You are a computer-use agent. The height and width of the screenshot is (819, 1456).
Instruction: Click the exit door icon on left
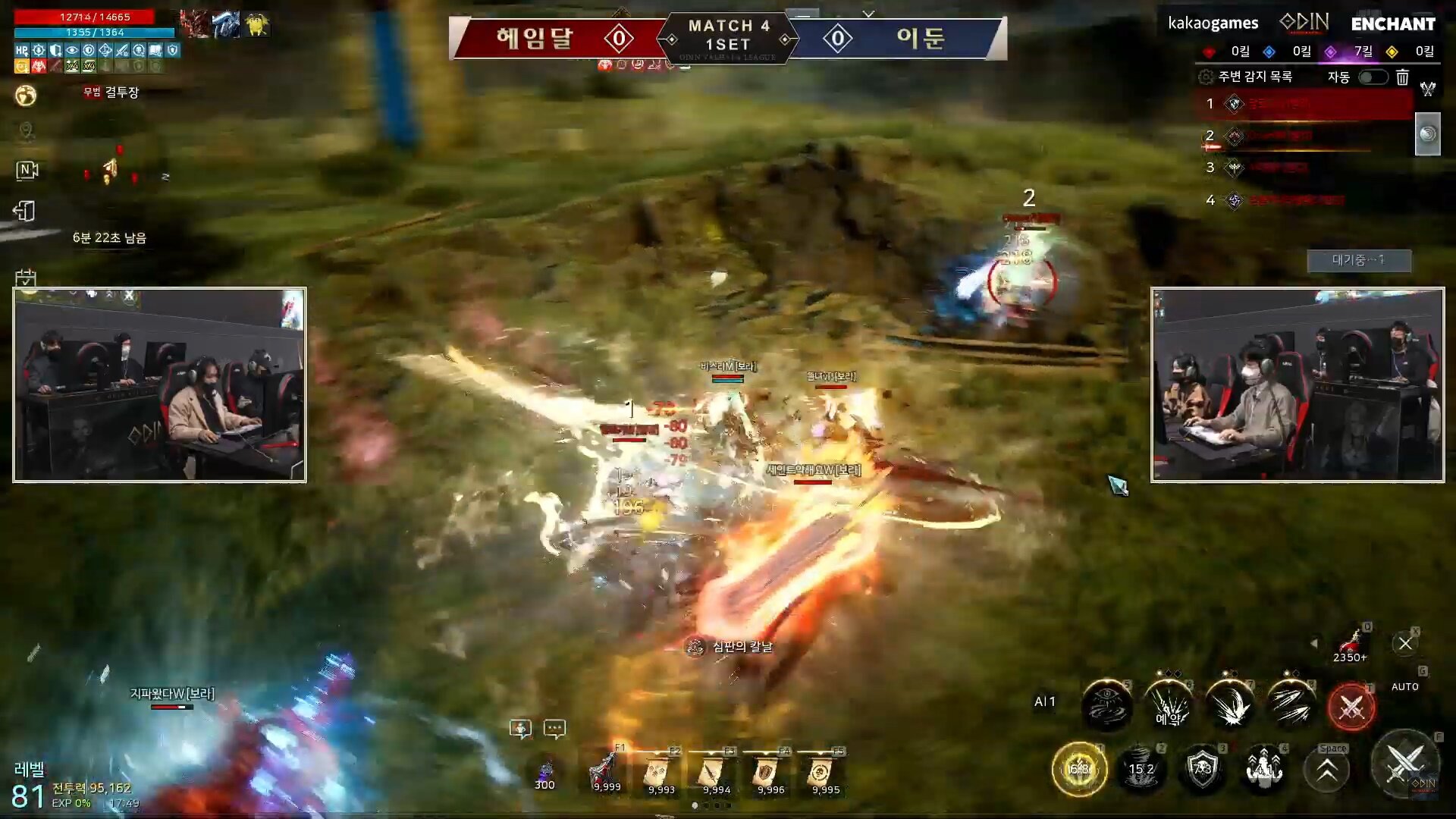point(25,211)
